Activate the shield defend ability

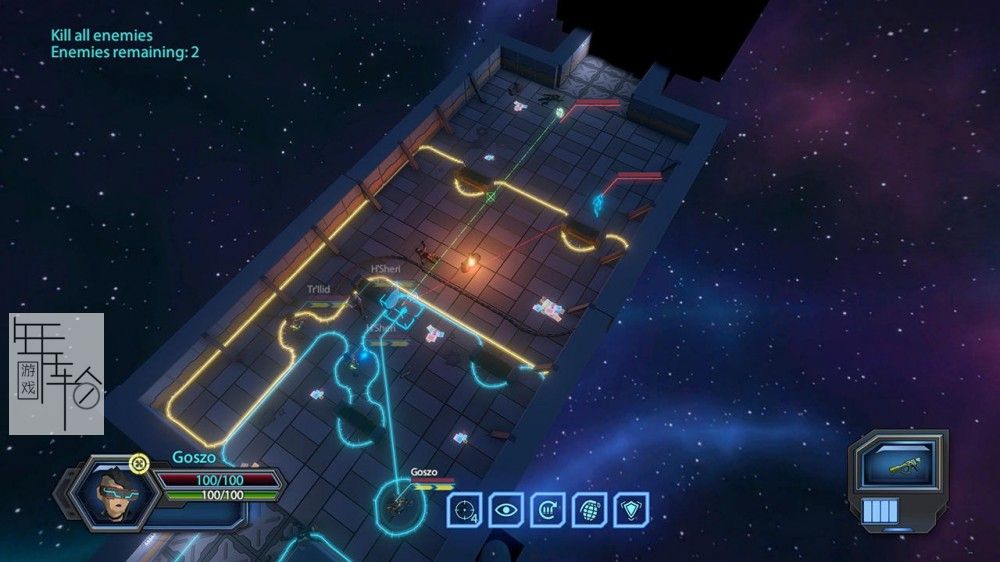point(632,510)
